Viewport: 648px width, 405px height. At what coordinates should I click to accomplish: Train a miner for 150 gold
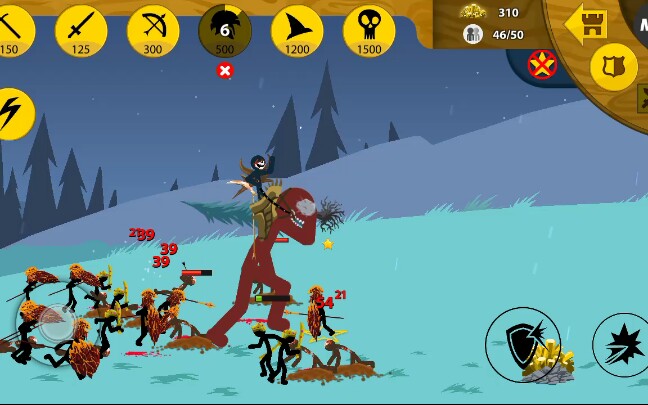point(12,29)
